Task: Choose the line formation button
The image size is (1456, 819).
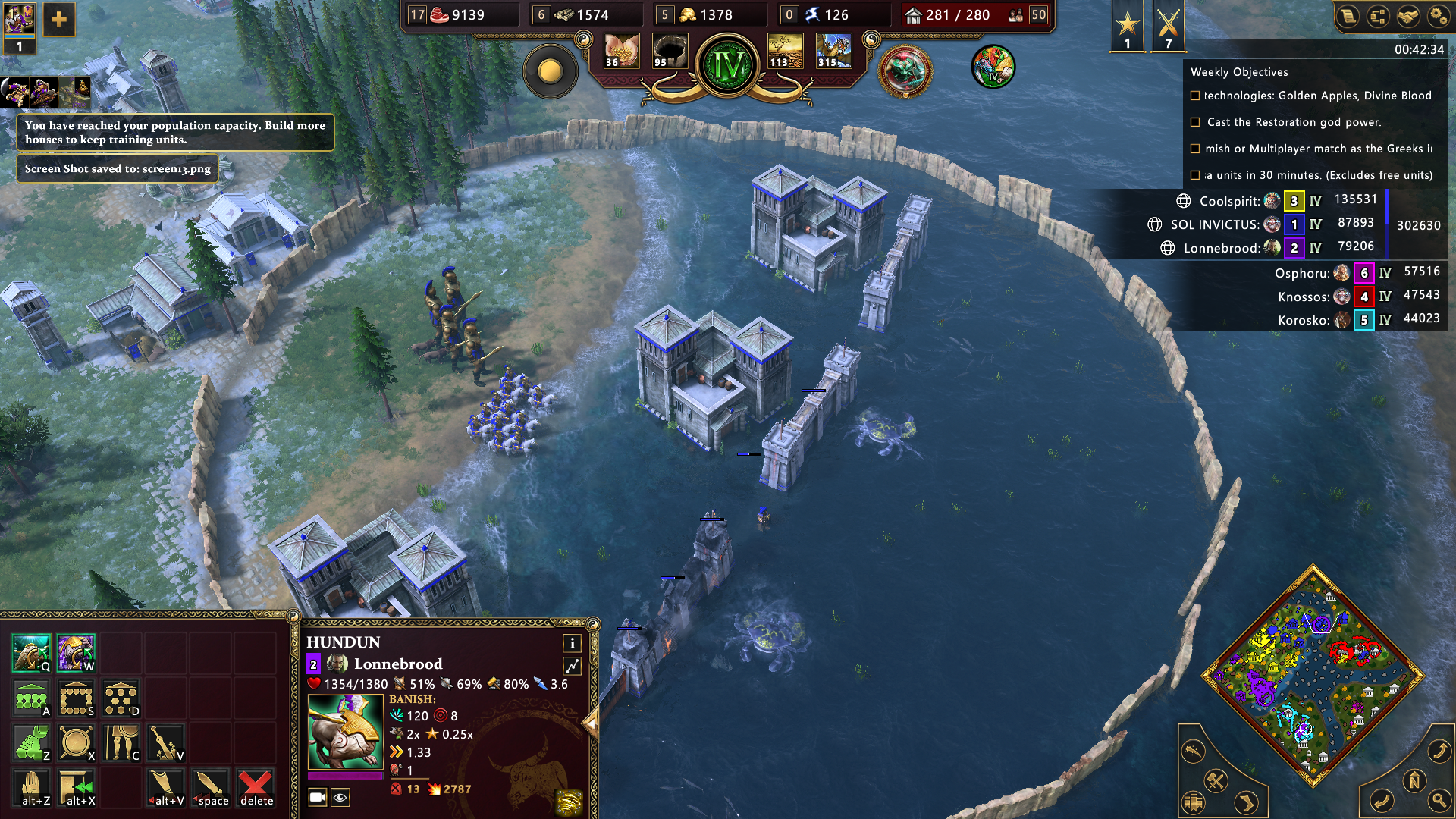Action: coord(31,698)
